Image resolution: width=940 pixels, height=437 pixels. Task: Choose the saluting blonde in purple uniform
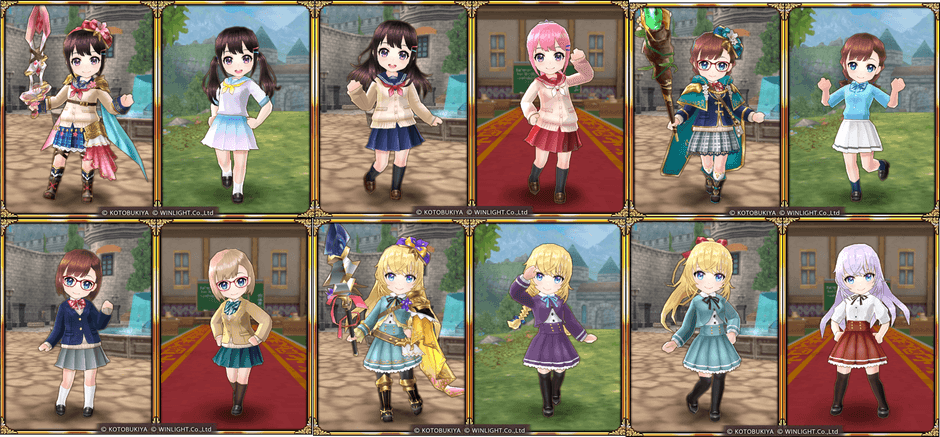tap(548, 328)
